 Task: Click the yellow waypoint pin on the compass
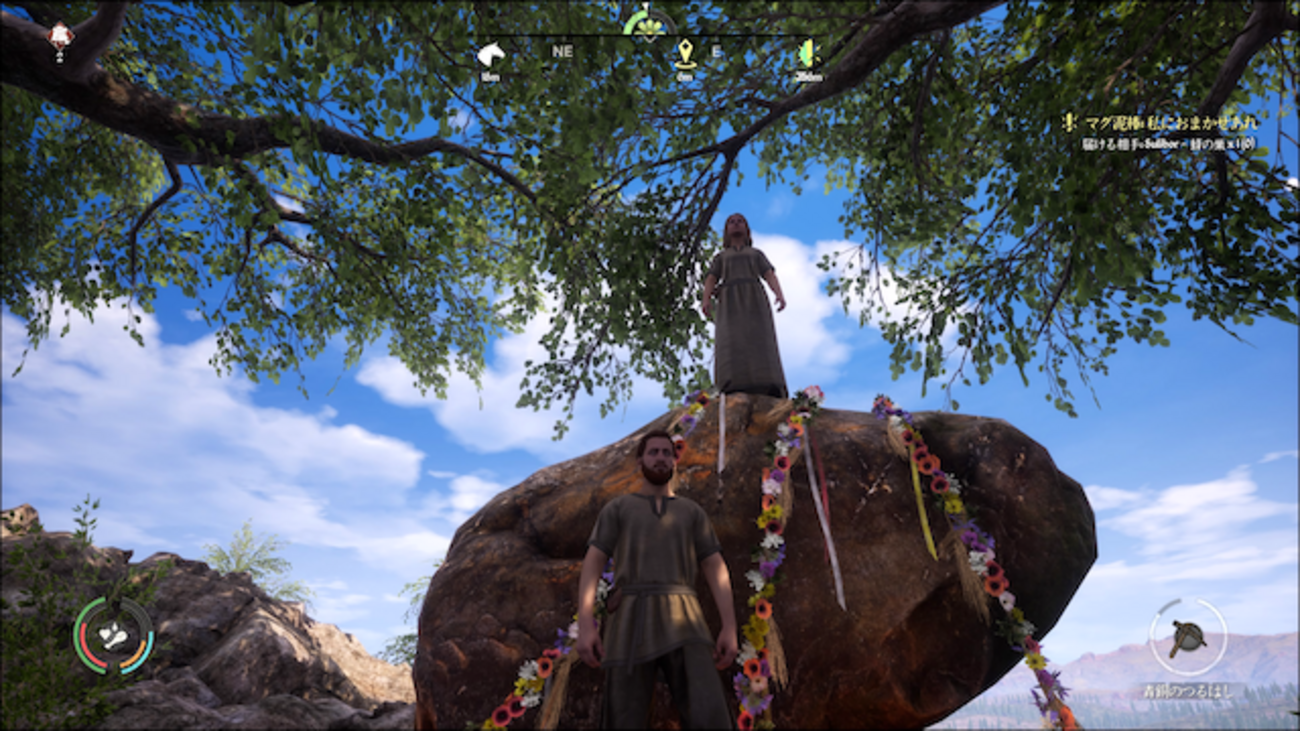(x=685, y=53)
